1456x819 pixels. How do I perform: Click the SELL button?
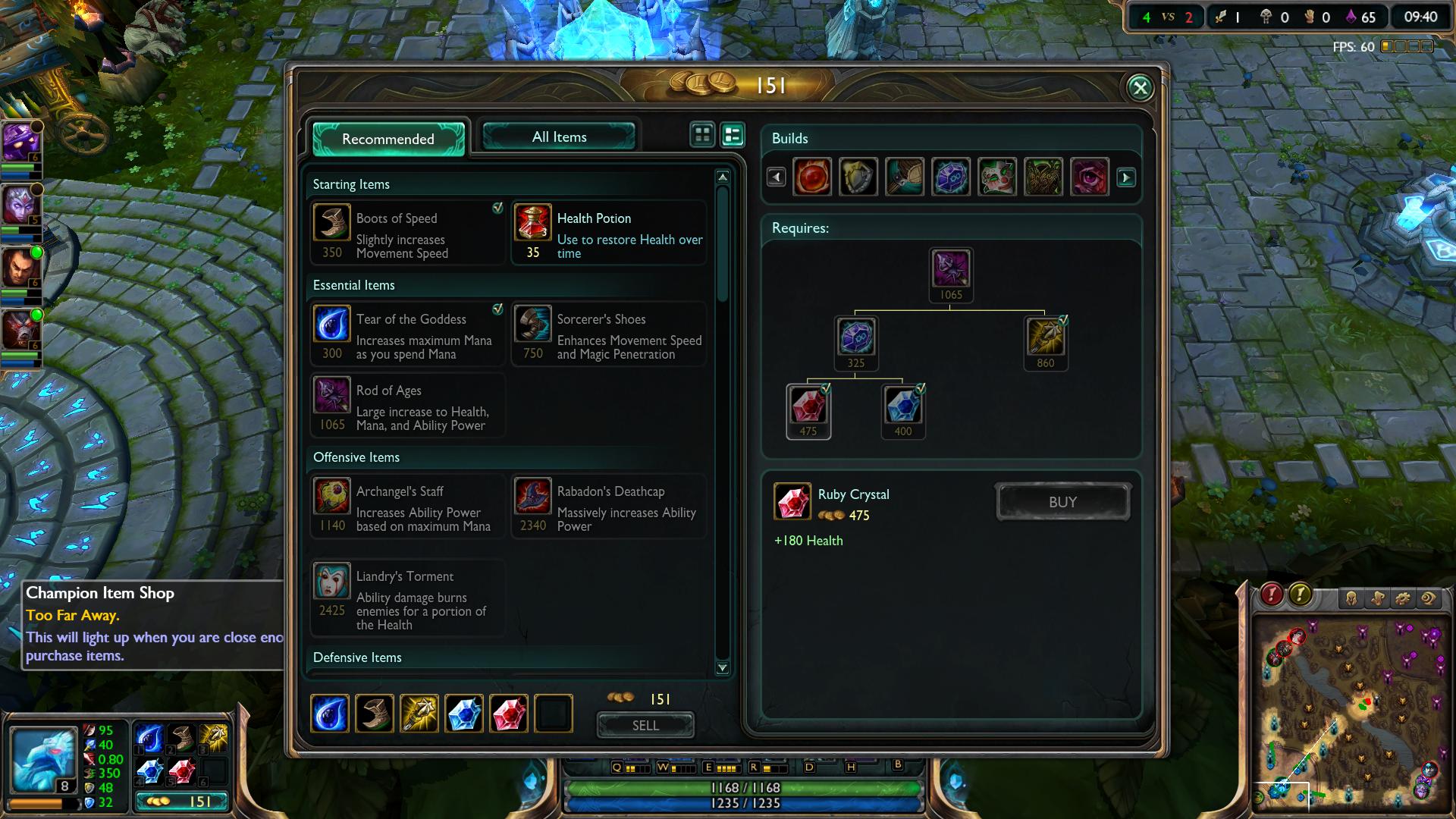(x=645, y=725)
